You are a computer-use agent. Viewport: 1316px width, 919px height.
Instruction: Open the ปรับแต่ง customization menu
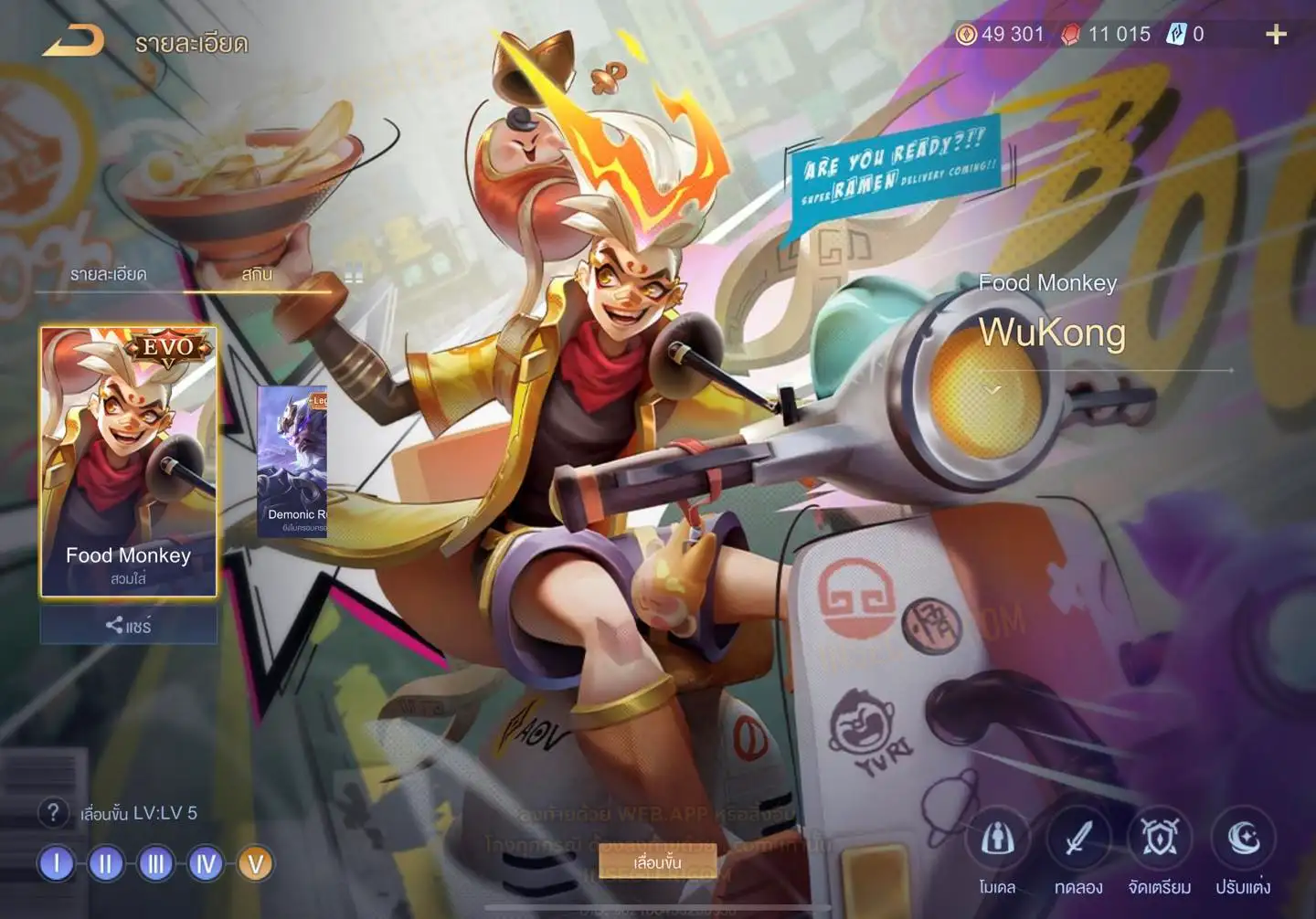click(x=1243, y=850)
